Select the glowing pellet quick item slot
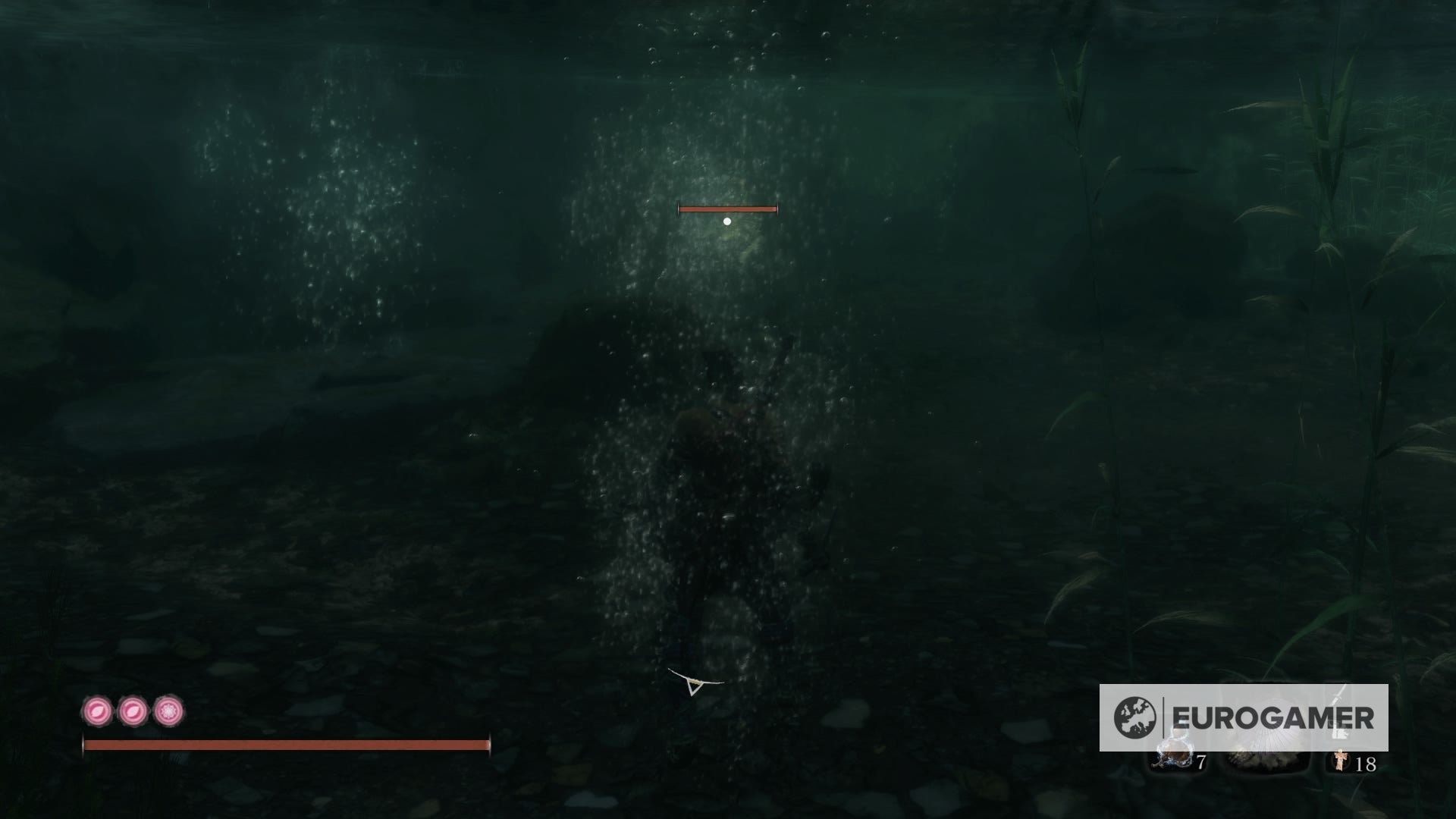Viewport: 1456px width, 819px height. pyautogui.click(x=1174, y=757)
